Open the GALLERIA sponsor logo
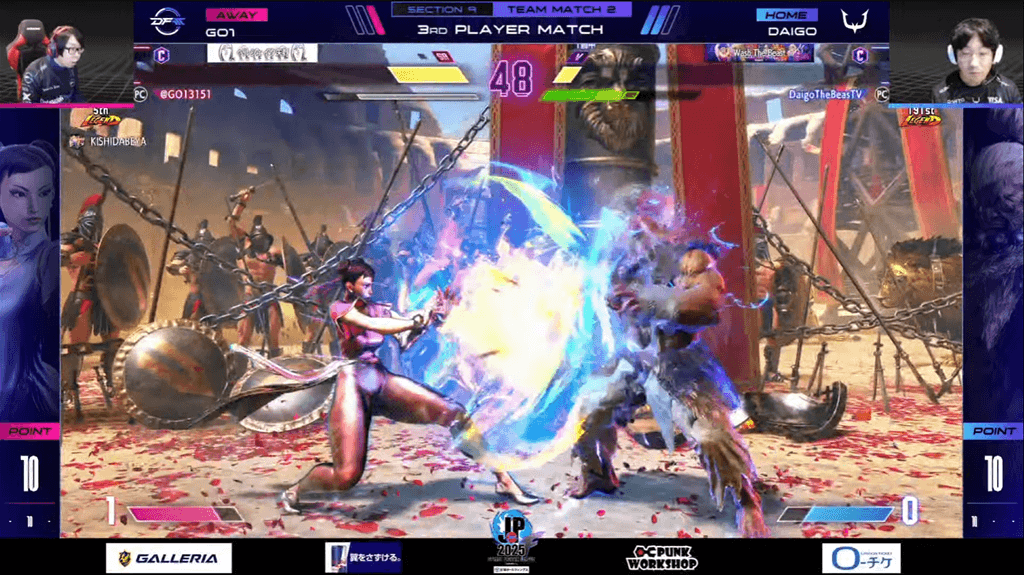This screenshot has width=1024, height=575. 169,558
